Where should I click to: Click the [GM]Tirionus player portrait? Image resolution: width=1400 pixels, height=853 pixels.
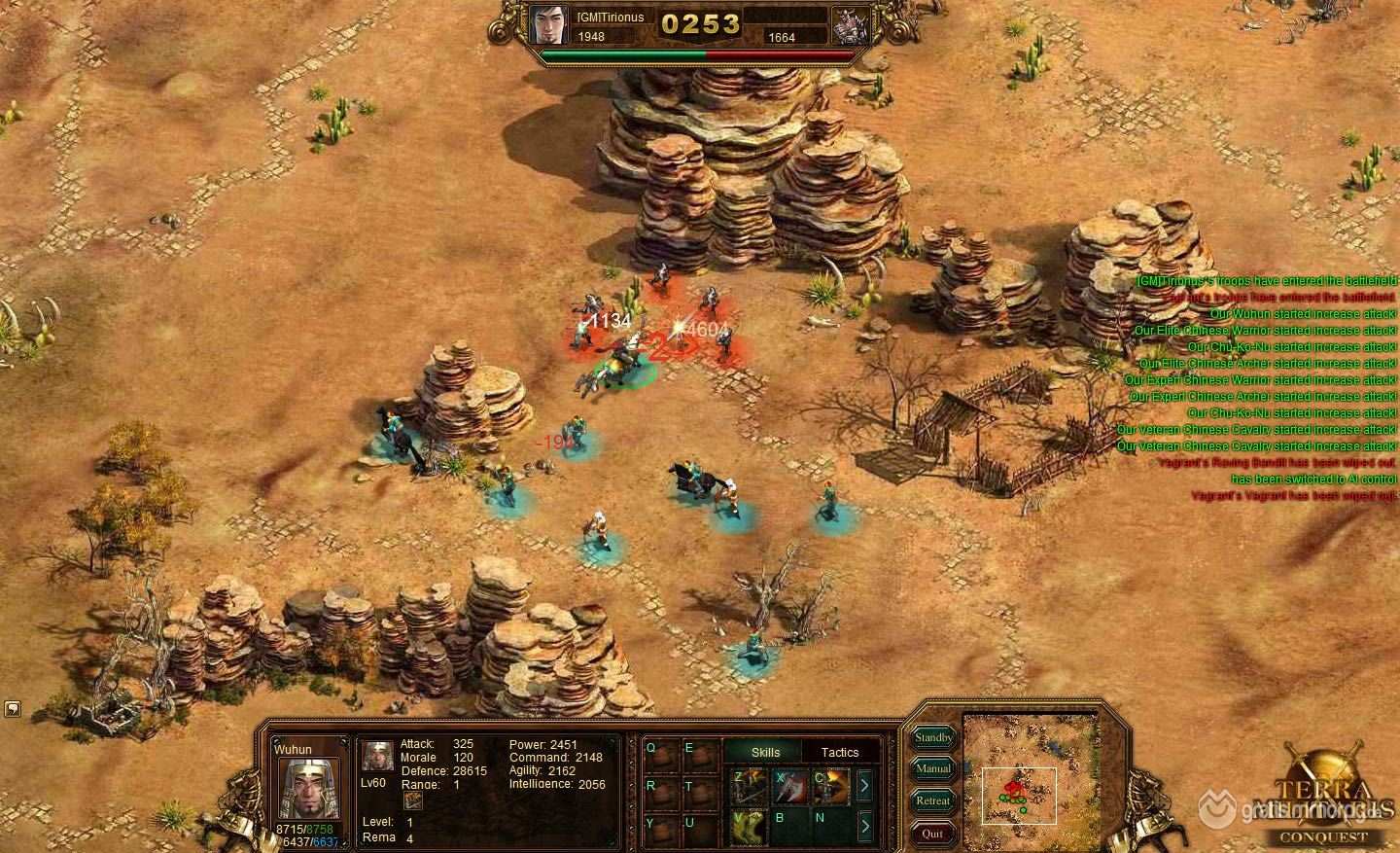(549, 24)
